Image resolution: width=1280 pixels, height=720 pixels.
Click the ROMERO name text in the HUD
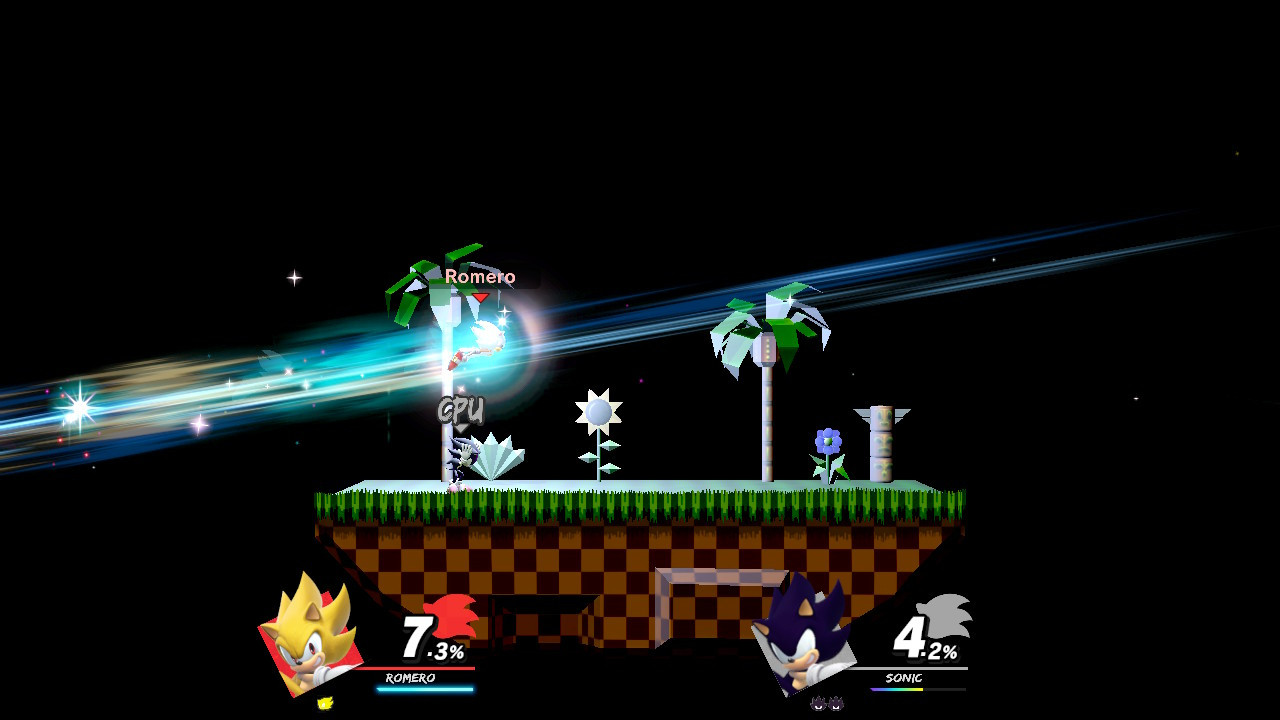[x=410, y=677]
